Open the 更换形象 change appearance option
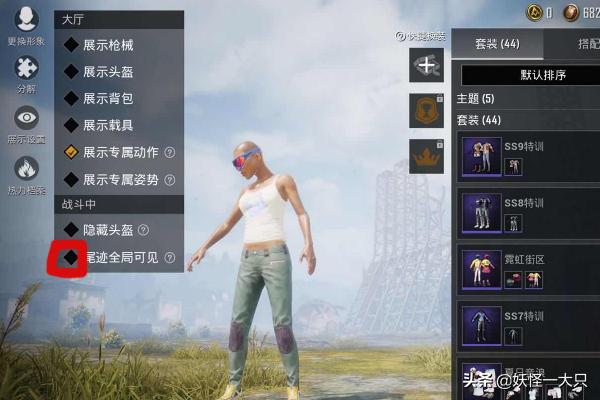Image resolution: width=600 pixels, height=400 pixels. point(26,23)
